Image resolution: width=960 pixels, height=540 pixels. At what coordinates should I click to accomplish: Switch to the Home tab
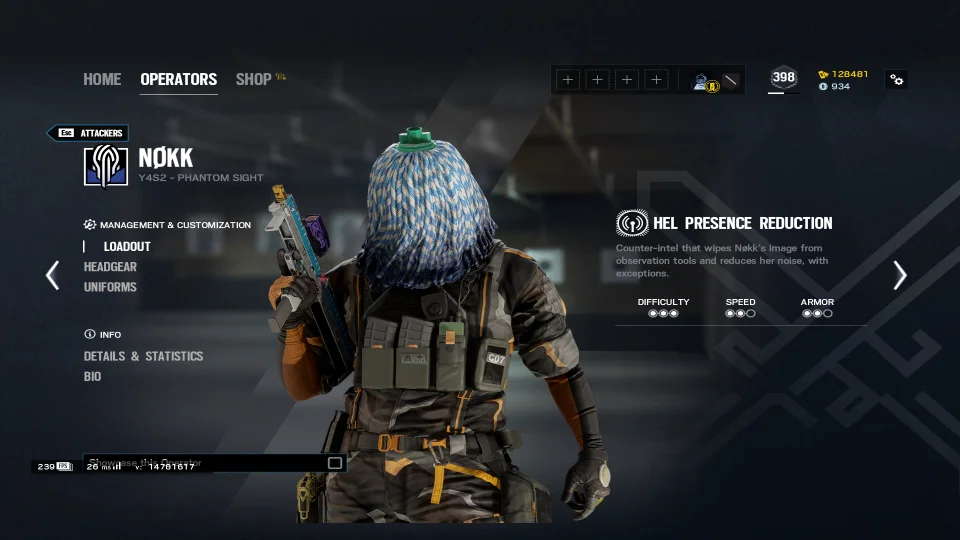click(102, 79)
